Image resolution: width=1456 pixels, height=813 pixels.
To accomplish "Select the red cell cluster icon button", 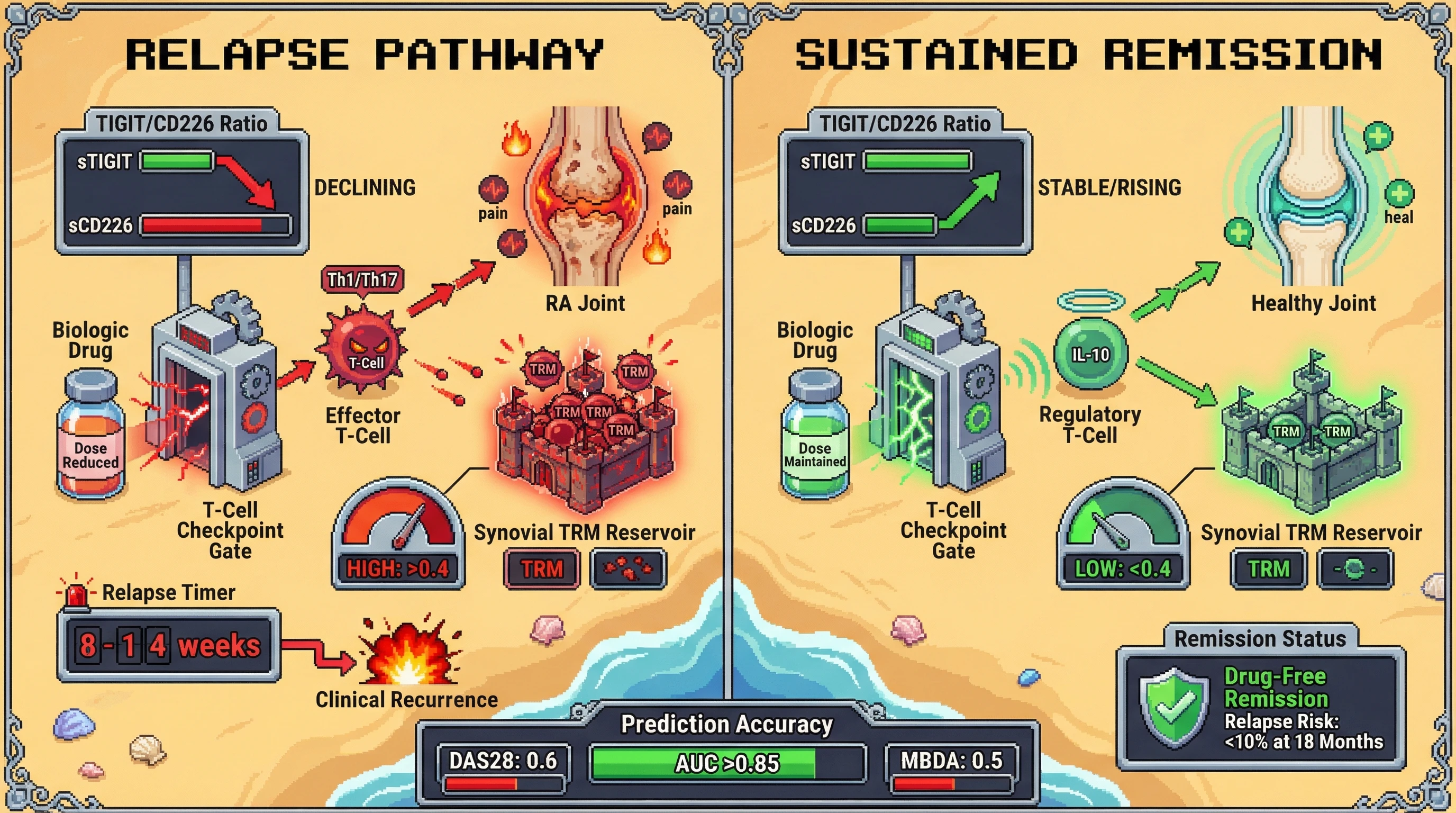I will pyautogui.click(x=627, y=568).
